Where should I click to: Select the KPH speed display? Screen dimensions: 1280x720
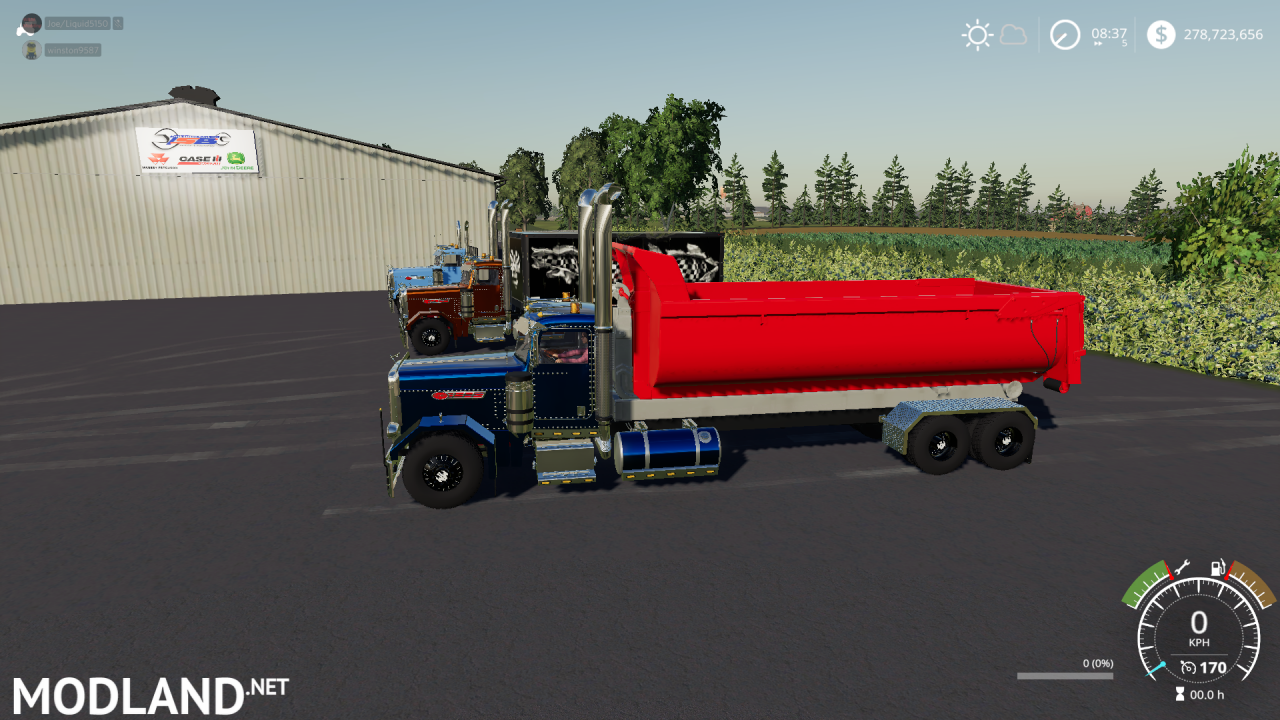pyautogui.click(x=1200, y=630)
